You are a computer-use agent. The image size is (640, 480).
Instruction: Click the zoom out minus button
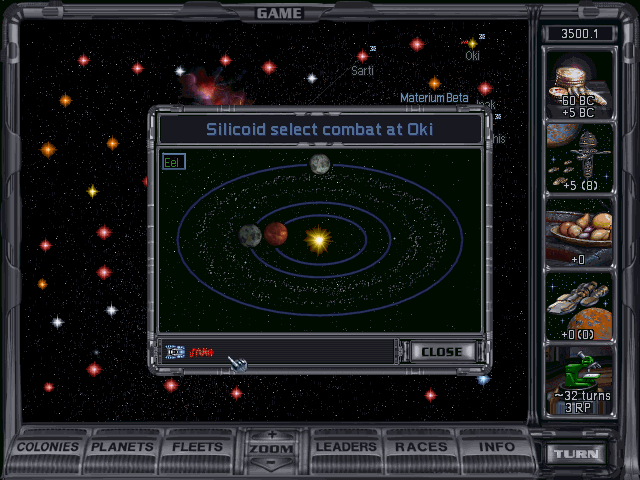point(272,464)
